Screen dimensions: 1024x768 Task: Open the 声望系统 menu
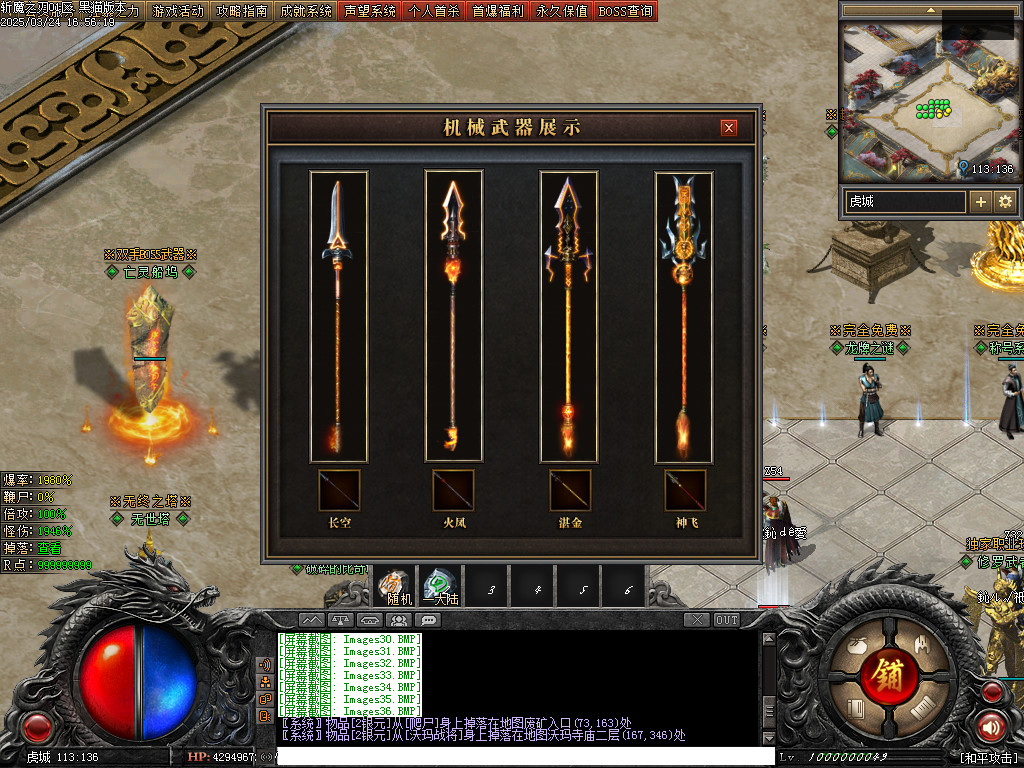click(x=370, y=11)
